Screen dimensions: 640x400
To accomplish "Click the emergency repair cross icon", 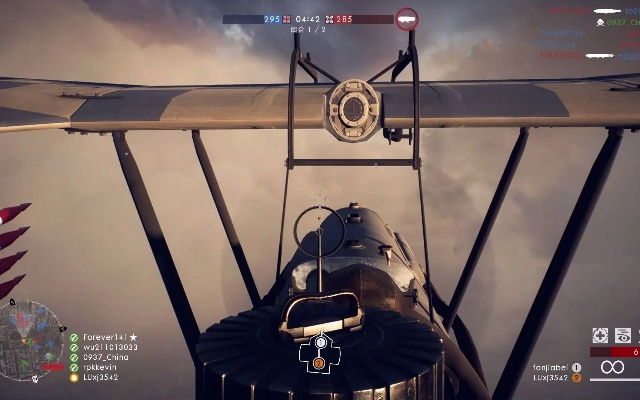I will tap(600, 336).
